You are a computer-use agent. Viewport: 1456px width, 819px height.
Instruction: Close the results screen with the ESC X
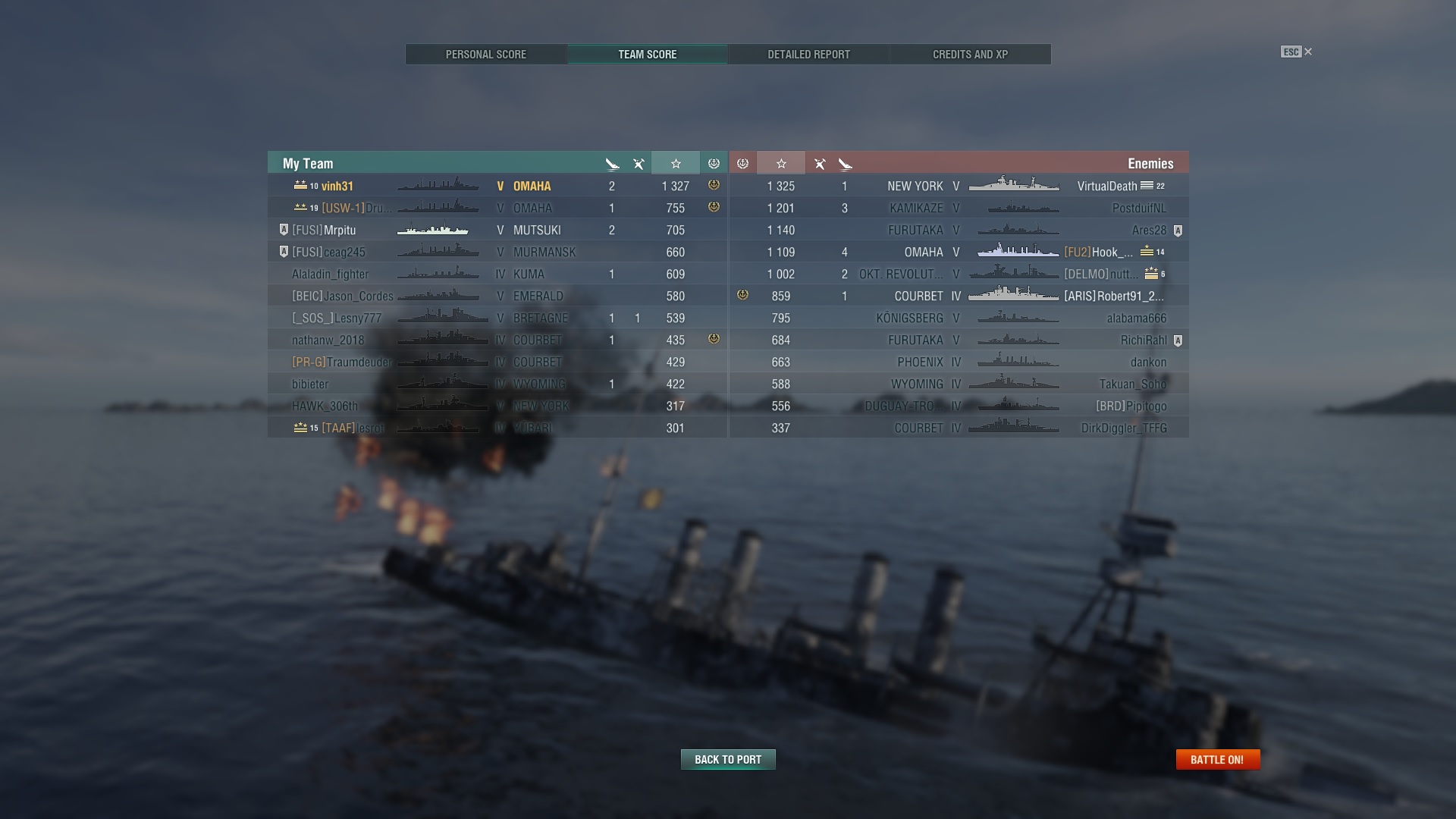tap(1307, 52)
